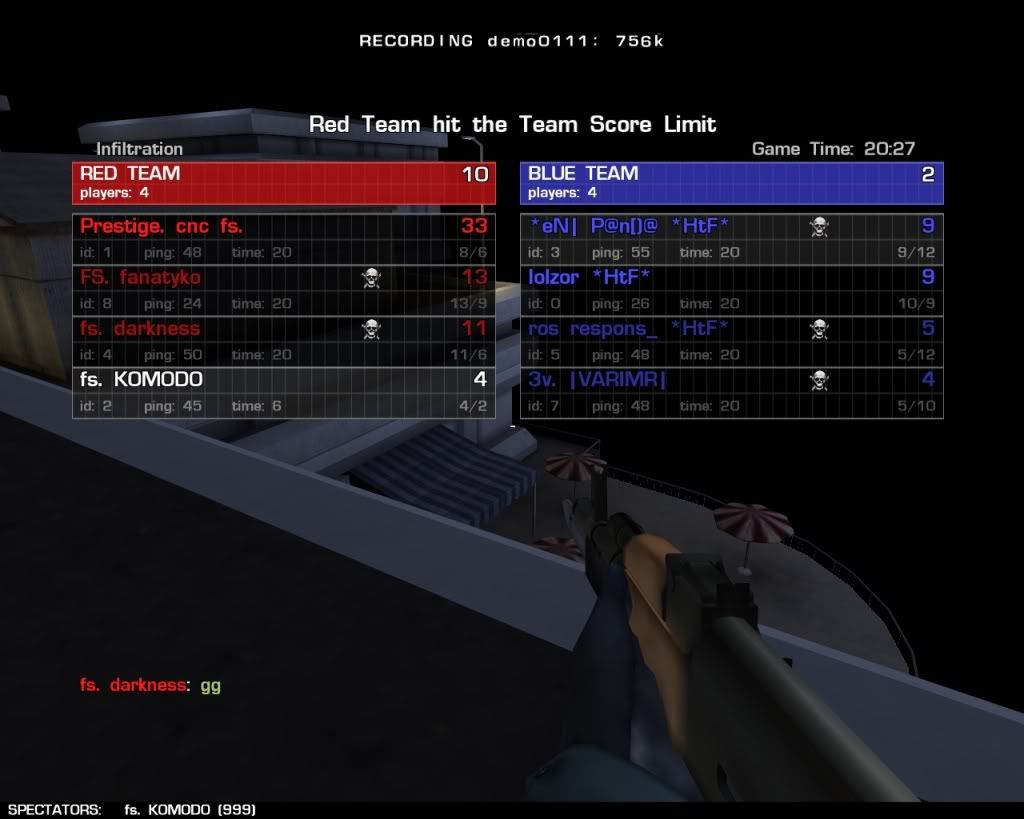The height and width of the screenshot is (819, 1024).
Task: Click the BLUE TEAM header bar
Action: pyautogui.click(x=731, y=182)
